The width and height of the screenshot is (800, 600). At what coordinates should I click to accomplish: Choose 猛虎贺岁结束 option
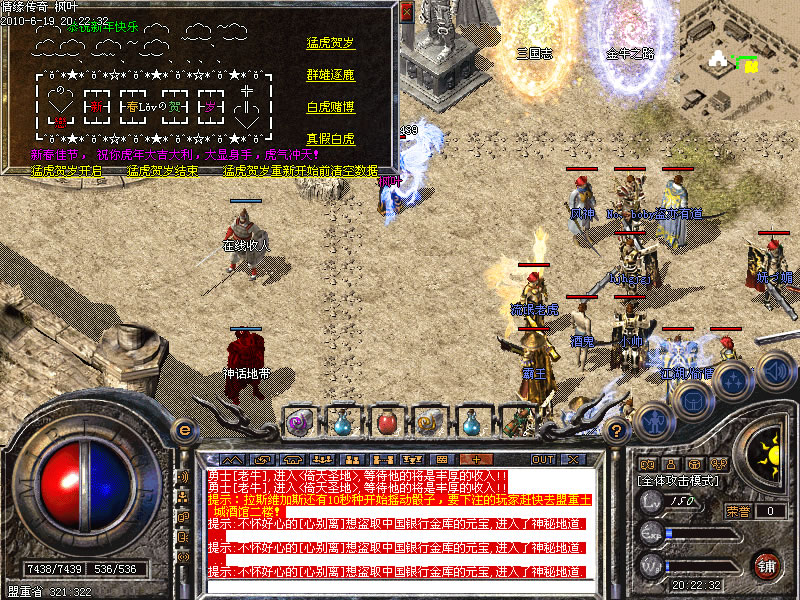coord(162,171)
